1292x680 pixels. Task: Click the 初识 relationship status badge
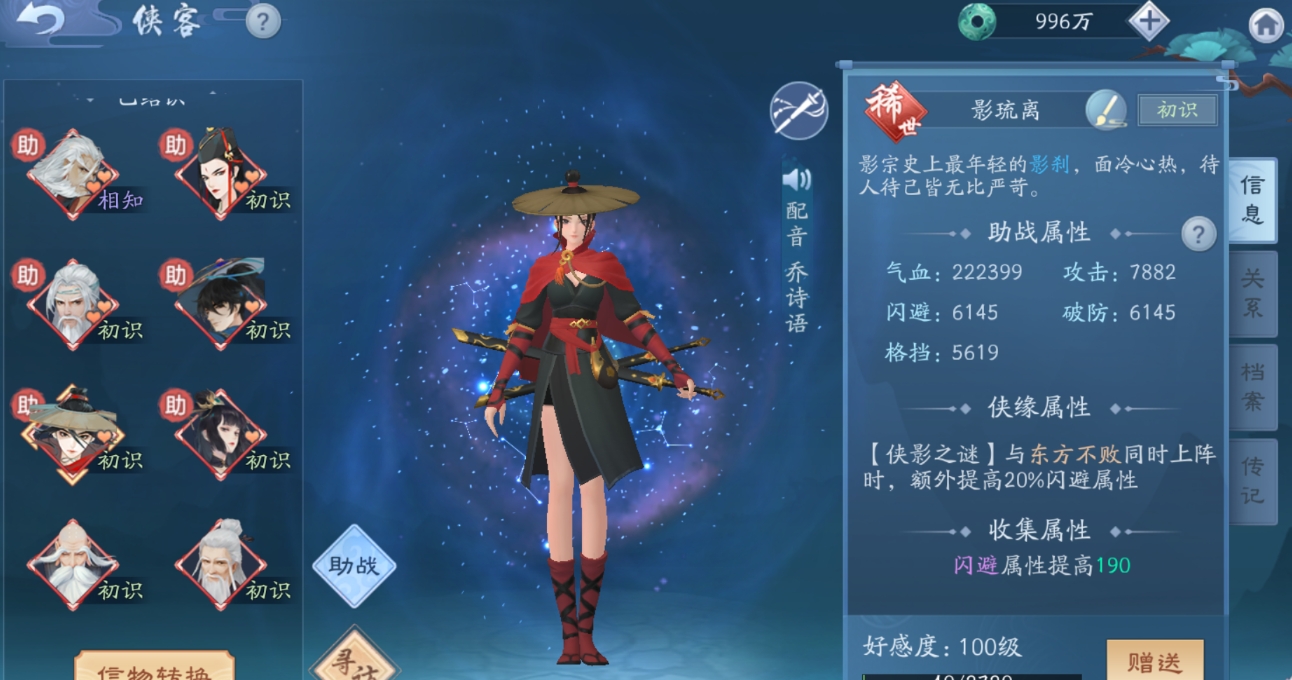point(1177,110)
